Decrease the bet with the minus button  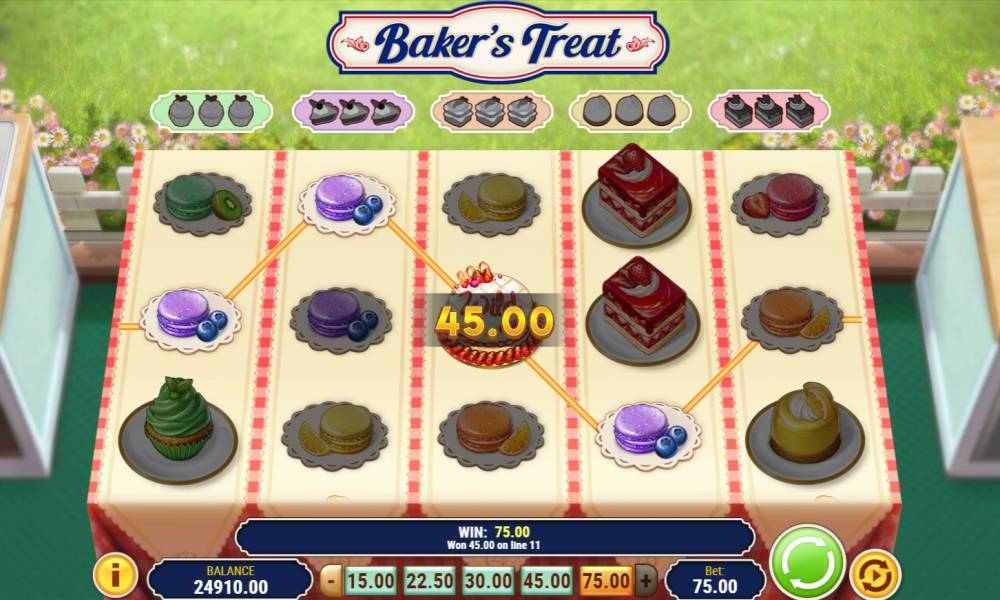tap(332, 580)
